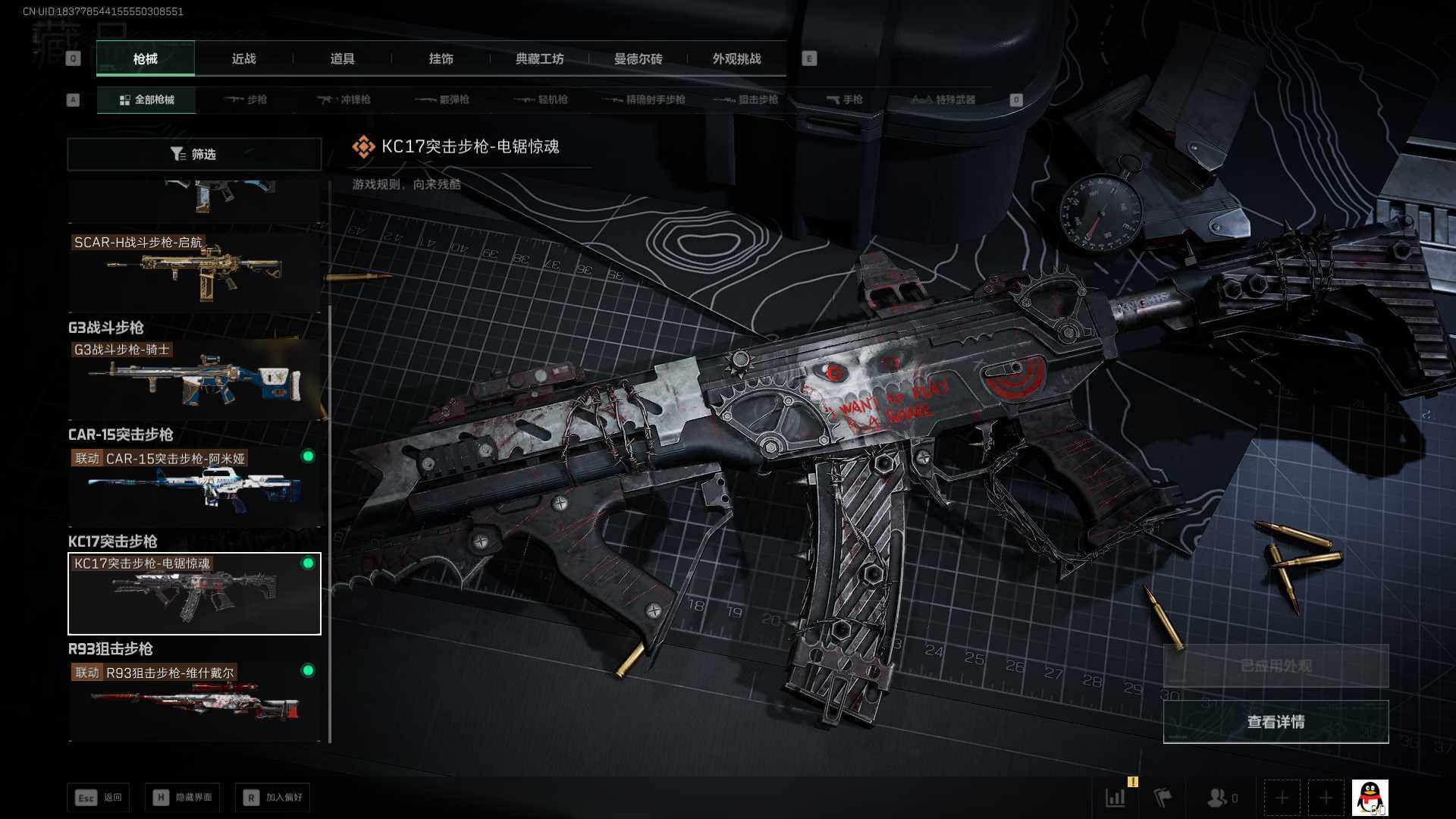Screen dimensions: 1456x819
Task: Switch to the 近战 melee tab
Action: coord(243,58)
